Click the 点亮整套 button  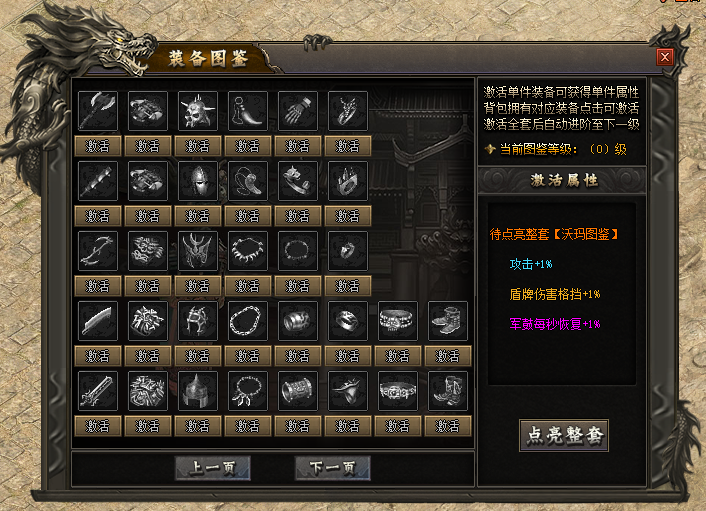[x=563, y=435]
